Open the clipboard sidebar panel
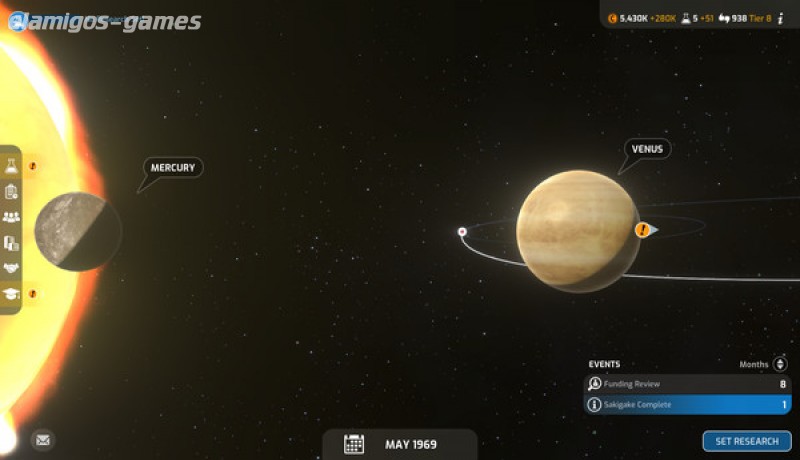800x460 pixels. click(12, 191)
